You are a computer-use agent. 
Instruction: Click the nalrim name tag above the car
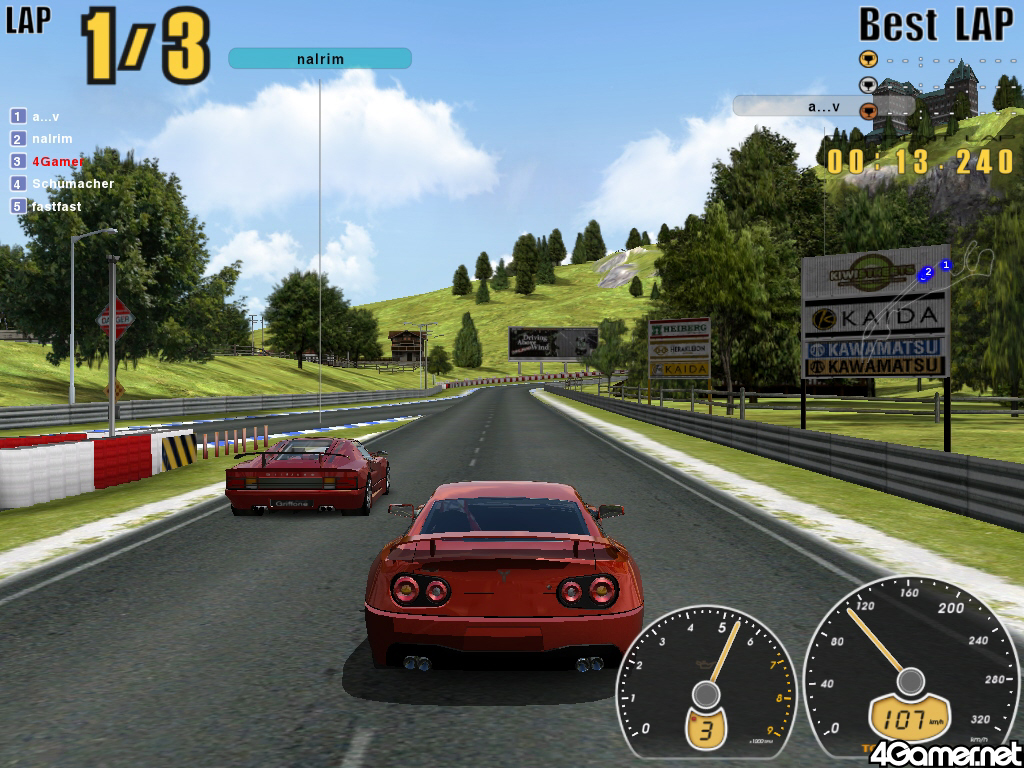320,59
